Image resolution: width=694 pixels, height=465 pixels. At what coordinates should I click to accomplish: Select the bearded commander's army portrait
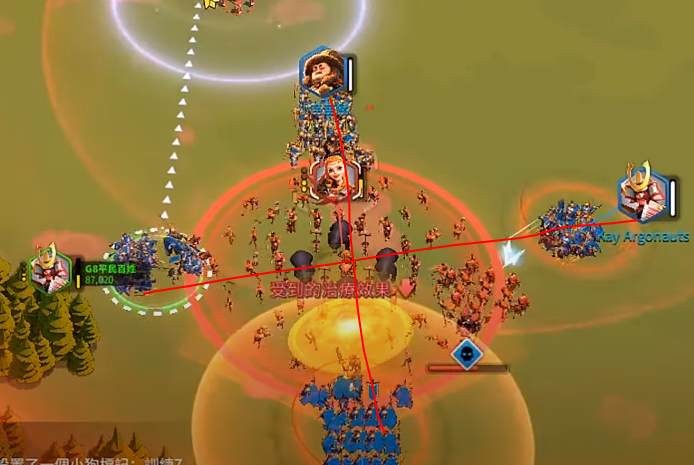pyautogui.click(x=322, y=72)
